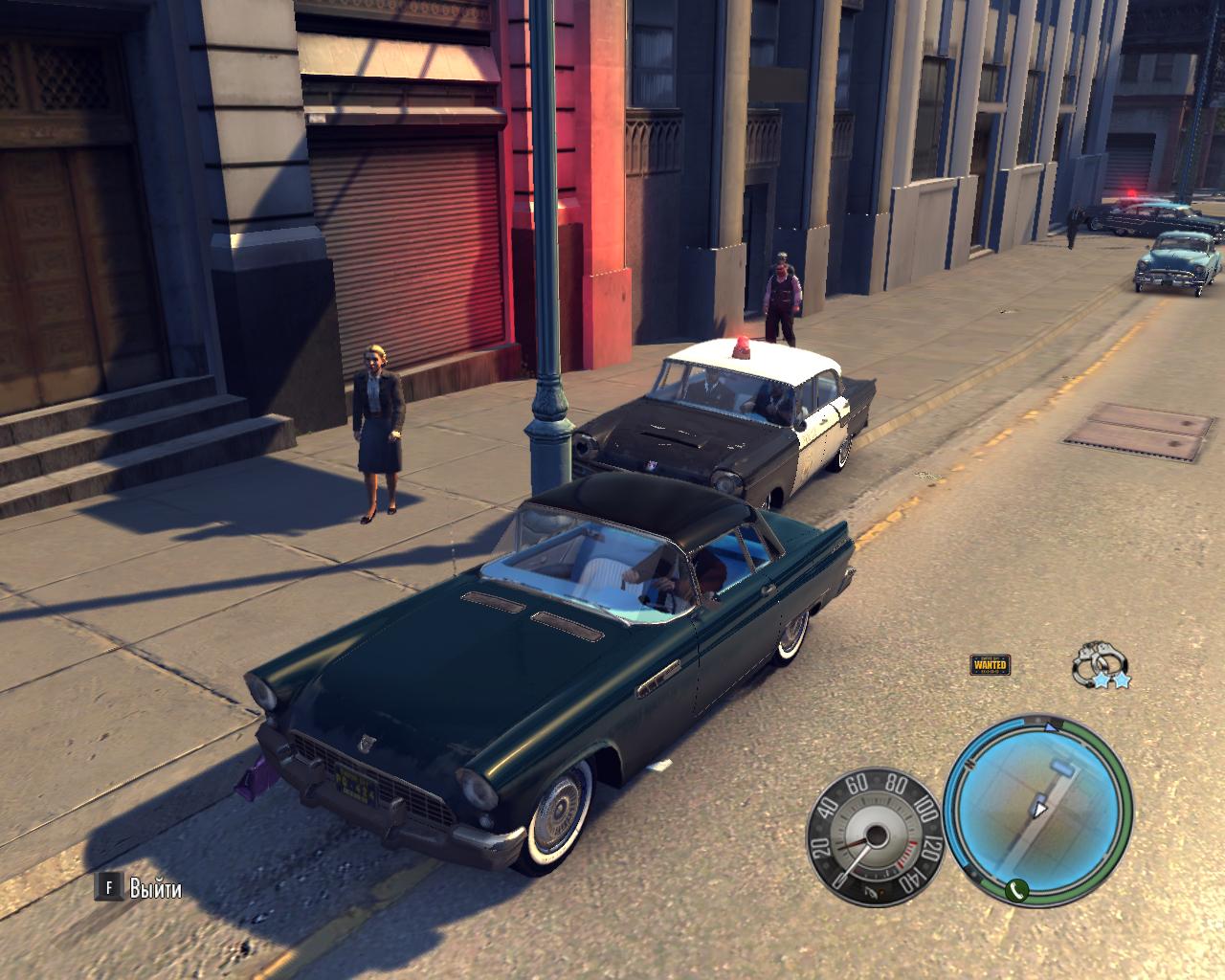Click the blue triangle marker on minimap rim
The height and width of the screenshot is (980, 1225).
pos(1052,727)
